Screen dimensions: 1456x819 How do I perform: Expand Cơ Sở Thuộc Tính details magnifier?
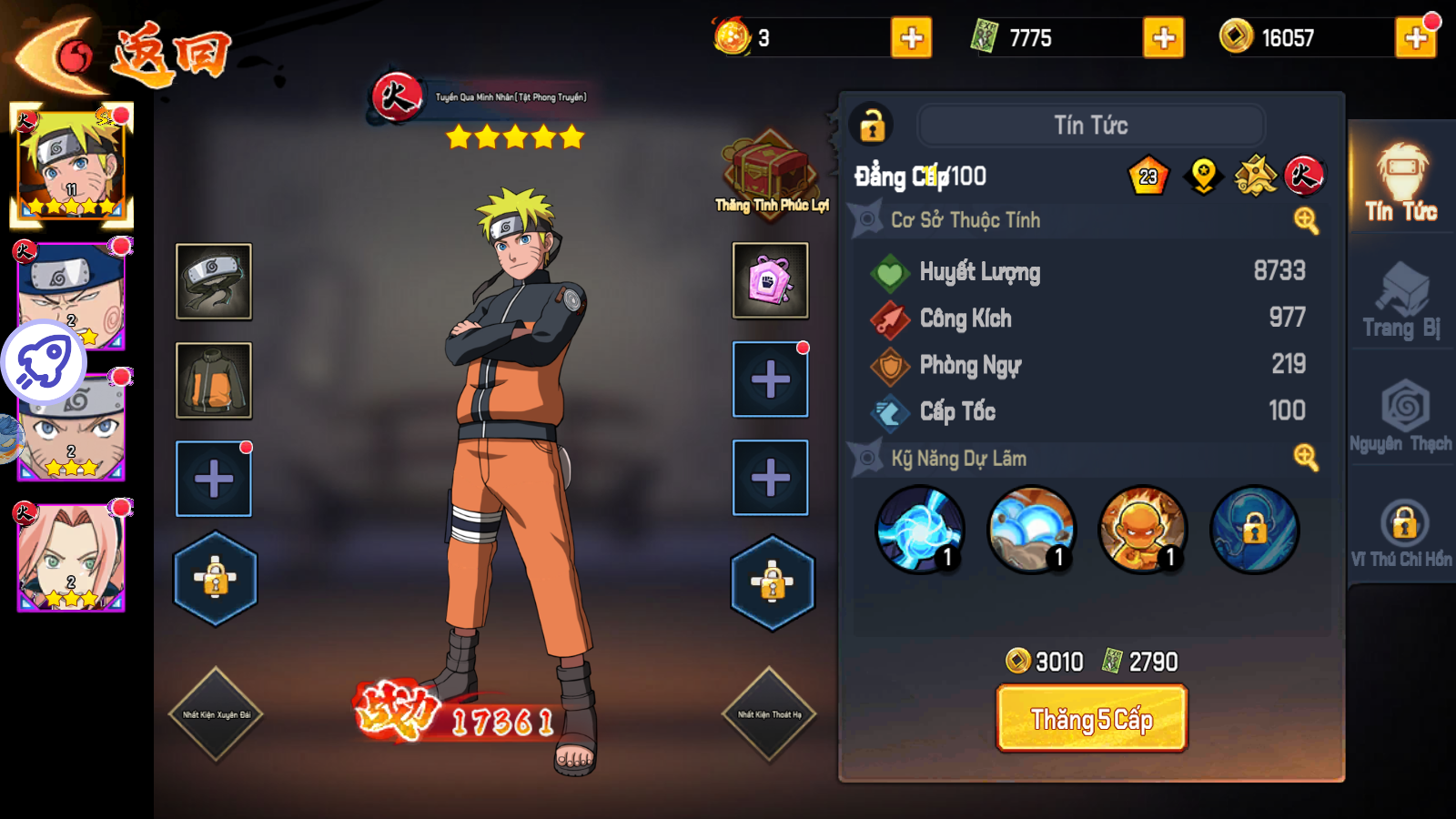coord(1306,220)
